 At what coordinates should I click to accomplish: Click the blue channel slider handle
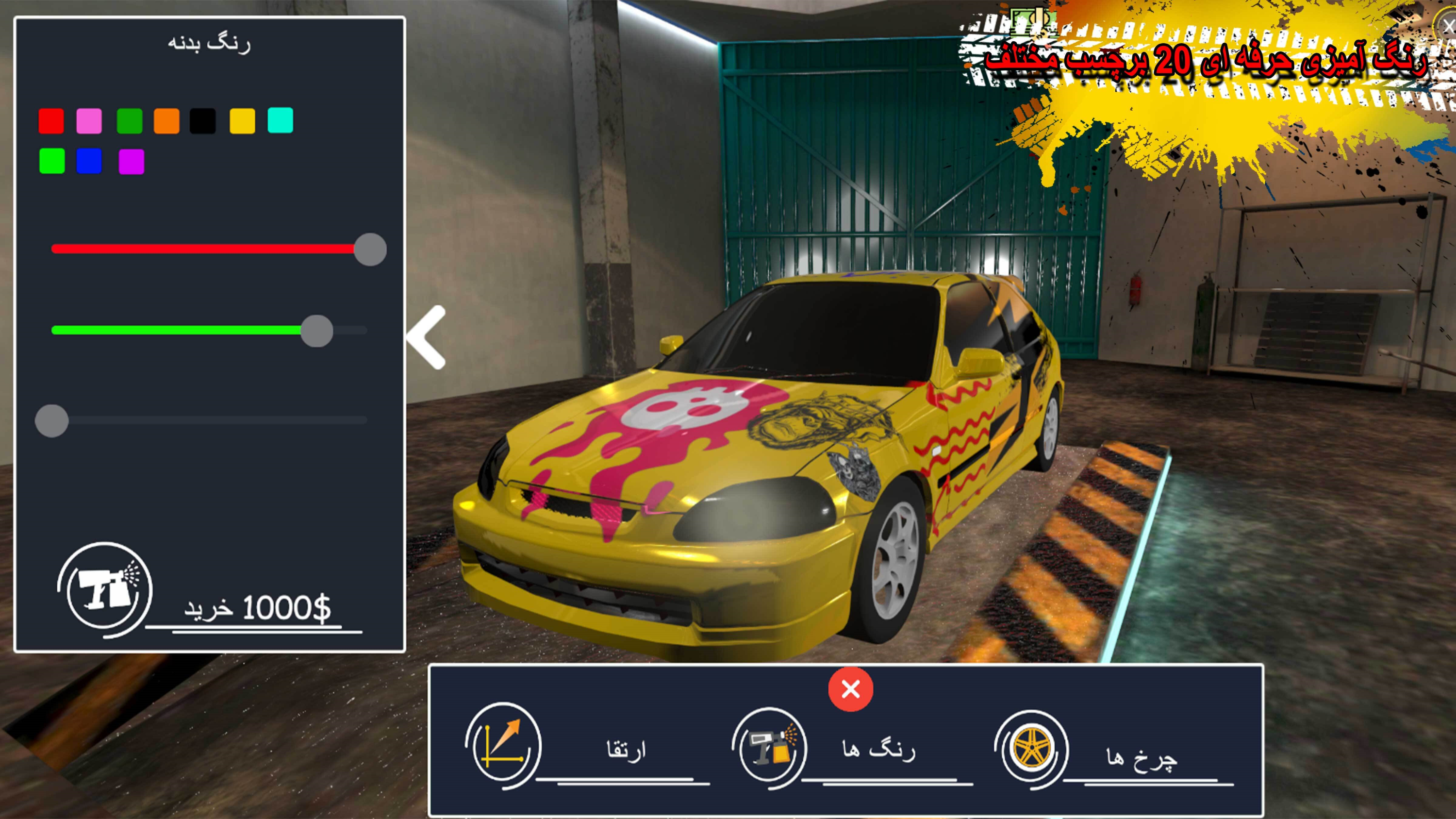coord(52,420)
